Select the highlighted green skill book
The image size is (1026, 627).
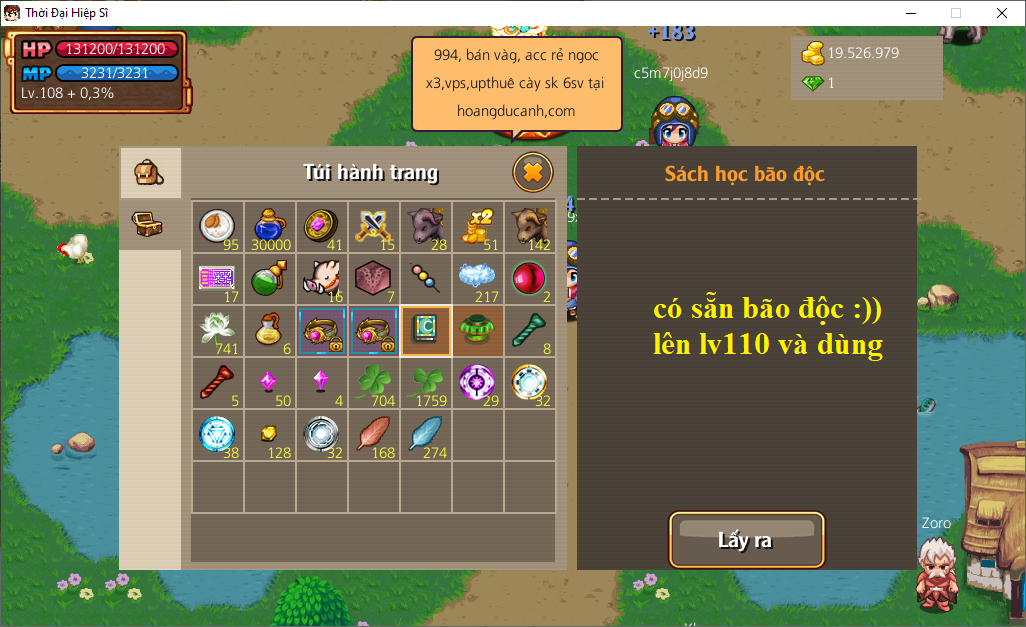(x=425, y=330)
